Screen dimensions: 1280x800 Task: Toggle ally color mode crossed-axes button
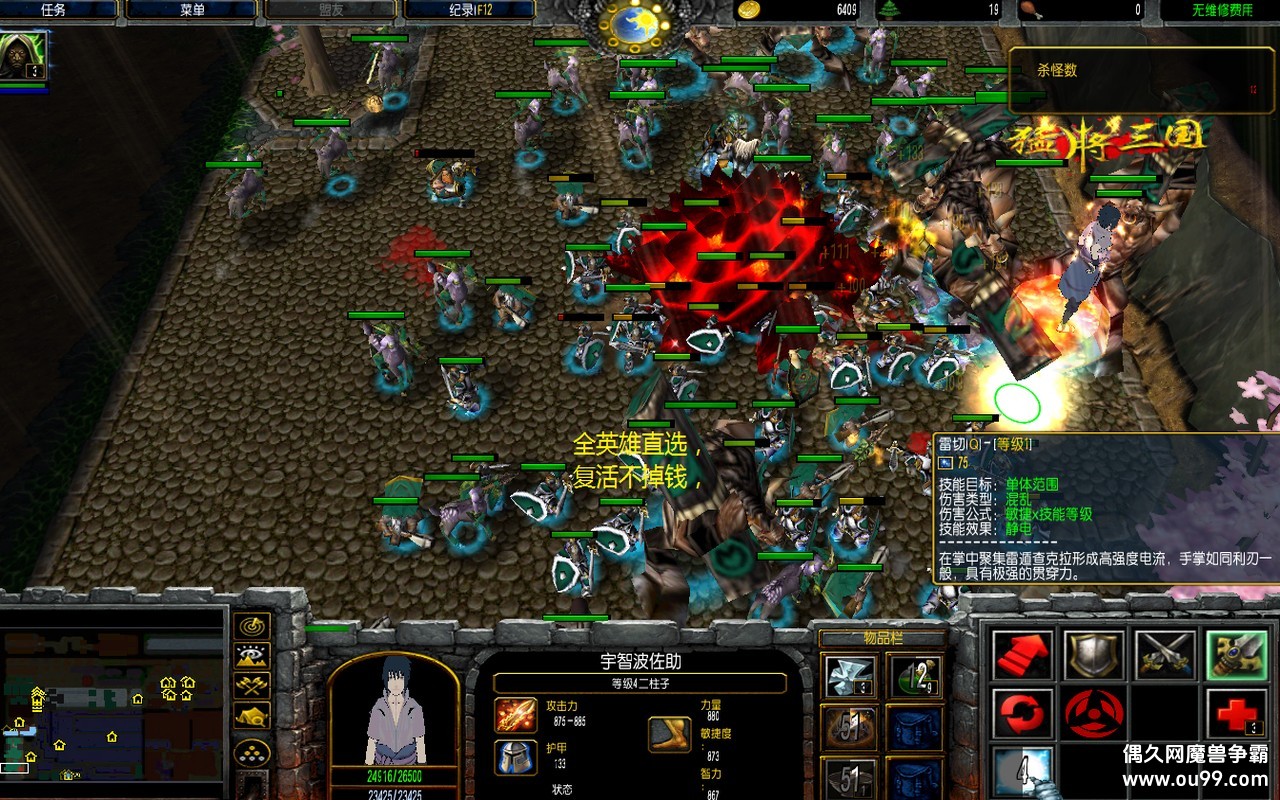pos(251,686)
